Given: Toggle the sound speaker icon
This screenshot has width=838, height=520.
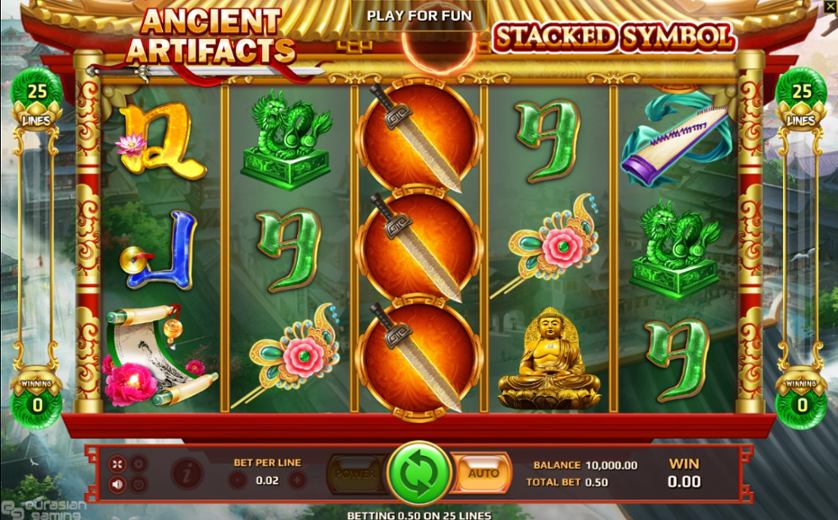Looking at the screenshot, I should tap(119, 485).
